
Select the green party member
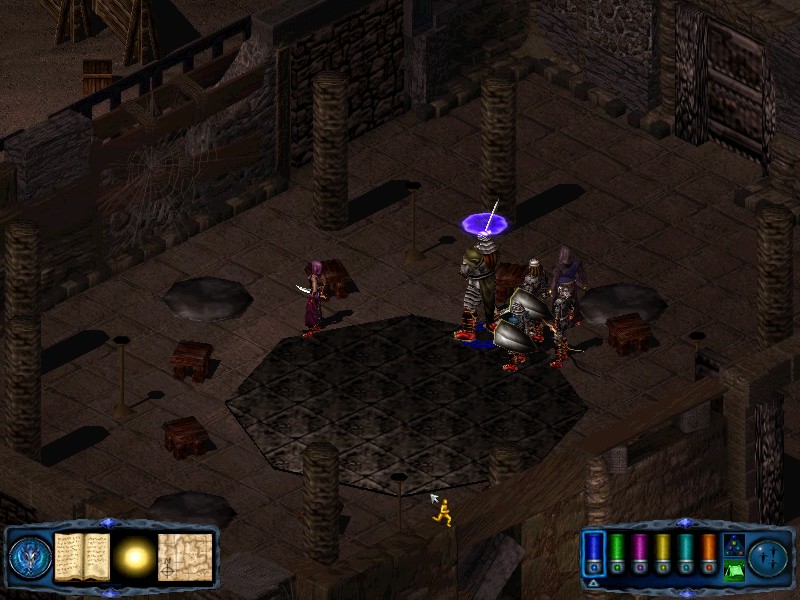pos(617,552)
